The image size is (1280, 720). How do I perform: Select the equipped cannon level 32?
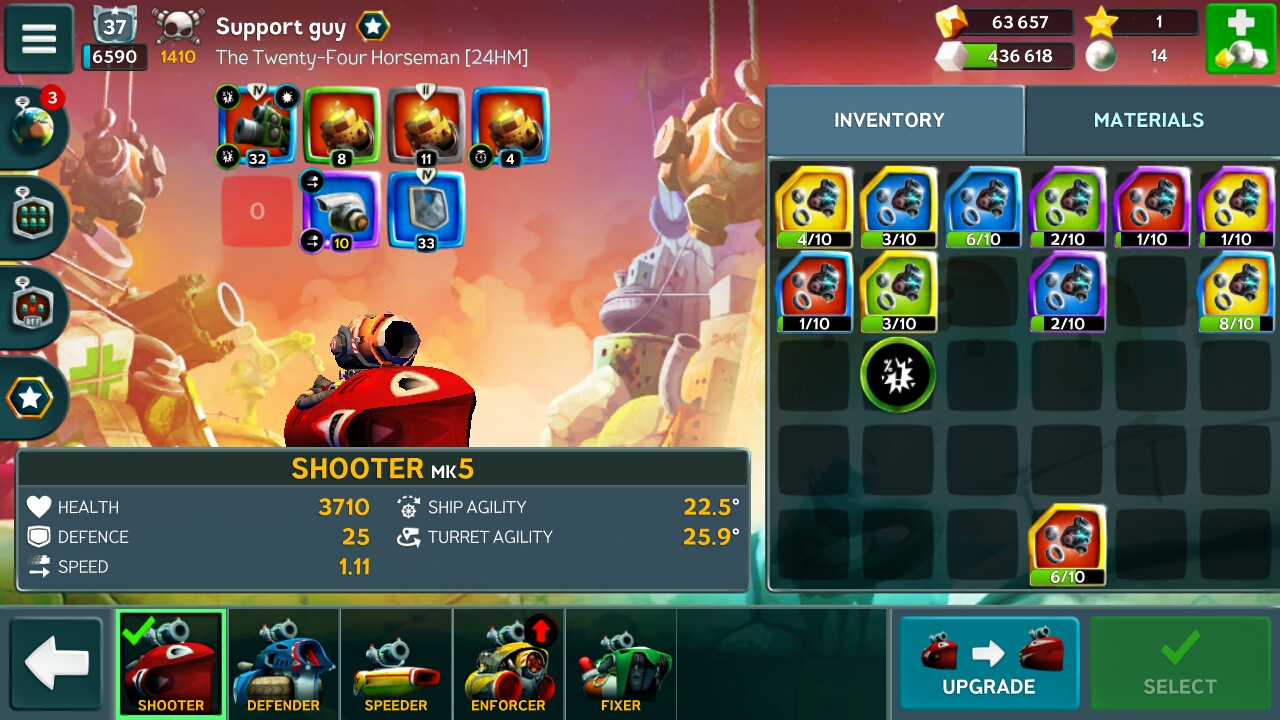(x=257, y=125)
